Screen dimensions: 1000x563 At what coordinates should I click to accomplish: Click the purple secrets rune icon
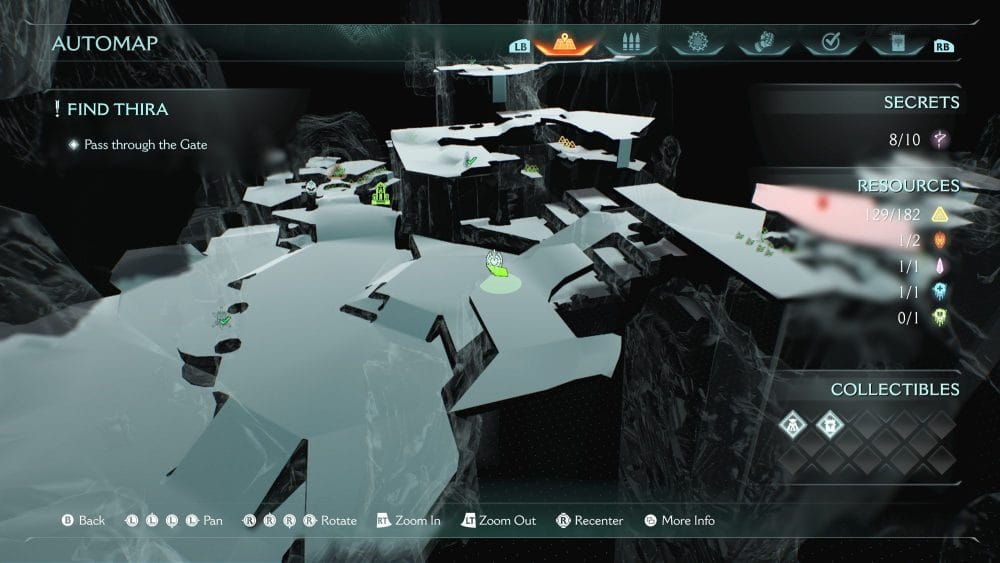coord(940,139)
